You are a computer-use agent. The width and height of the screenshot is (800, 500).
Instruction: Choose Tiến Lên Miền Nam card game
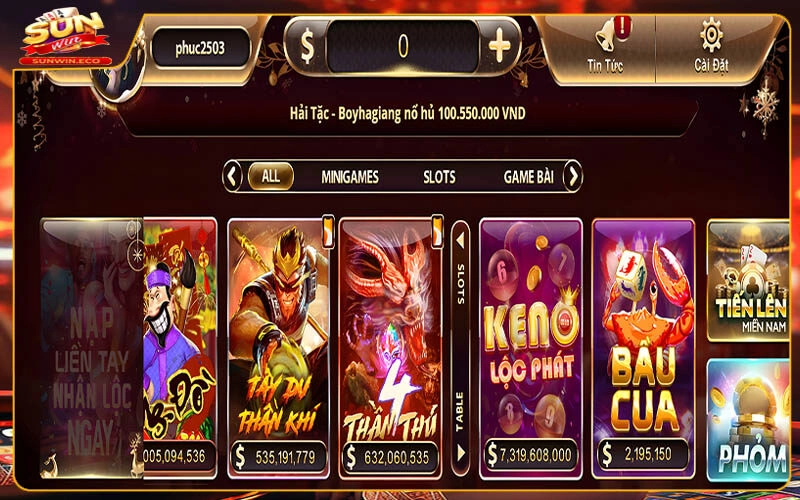click(x=747, y=280)
